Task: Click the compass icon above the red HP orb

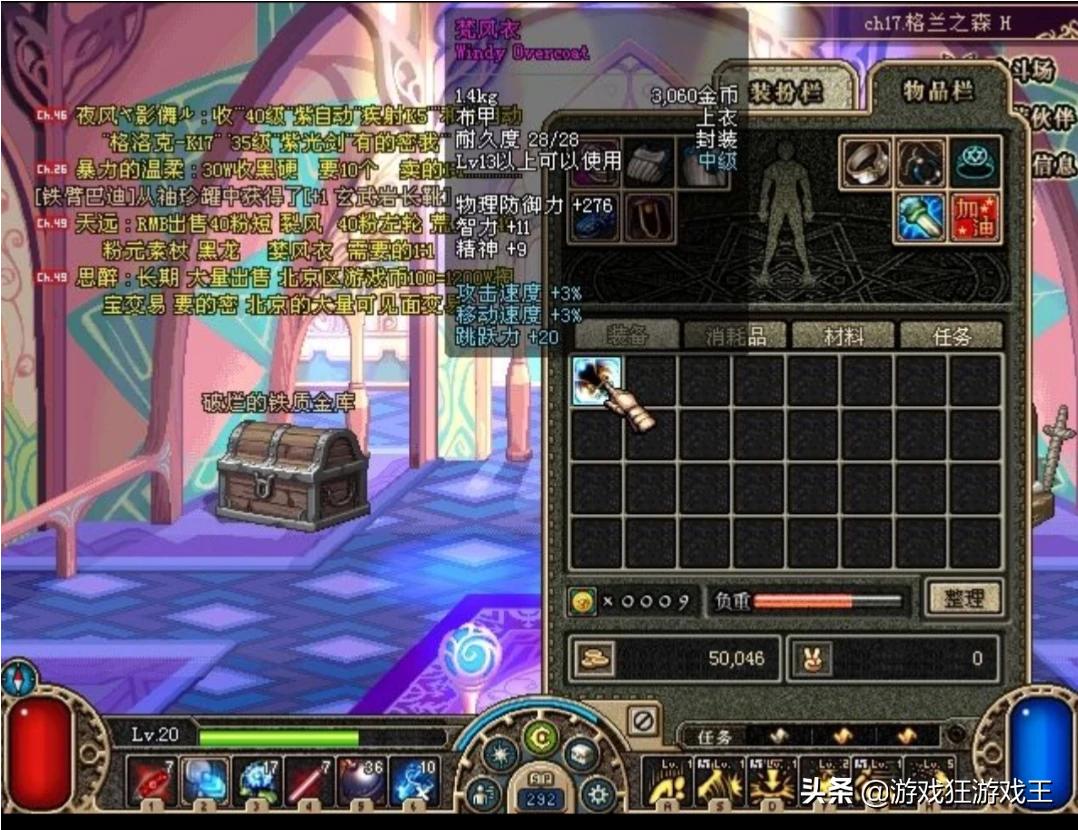Action: coord(19,678)
